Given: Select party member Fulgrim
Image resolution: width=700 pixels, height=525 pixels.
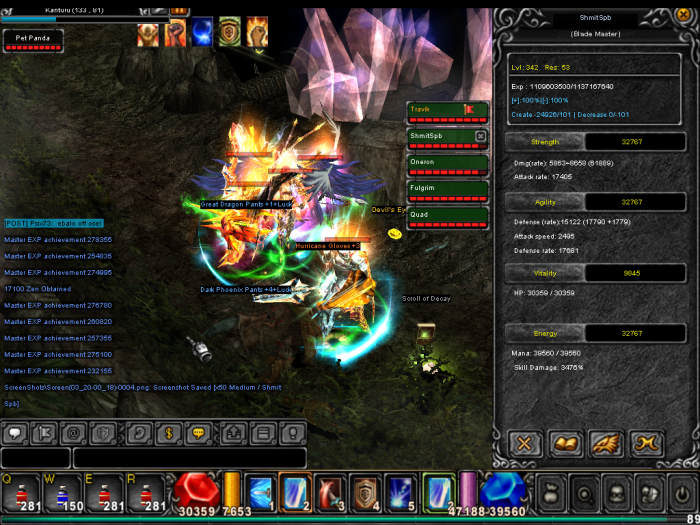Looking at the screenshot, I should tap(446, 188).
